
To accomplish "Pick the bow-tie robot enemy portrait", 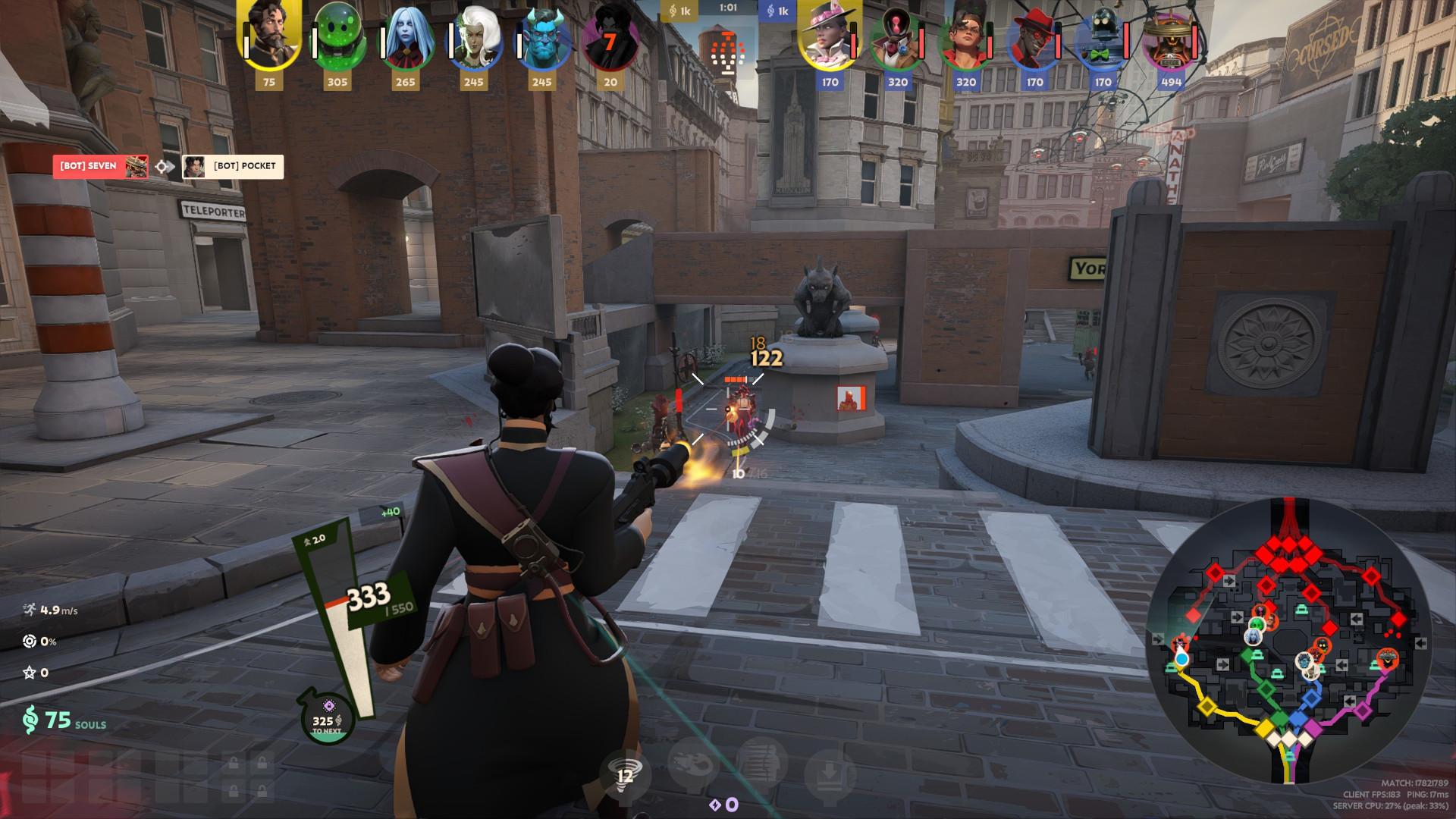I will (x=1103, y=39).
